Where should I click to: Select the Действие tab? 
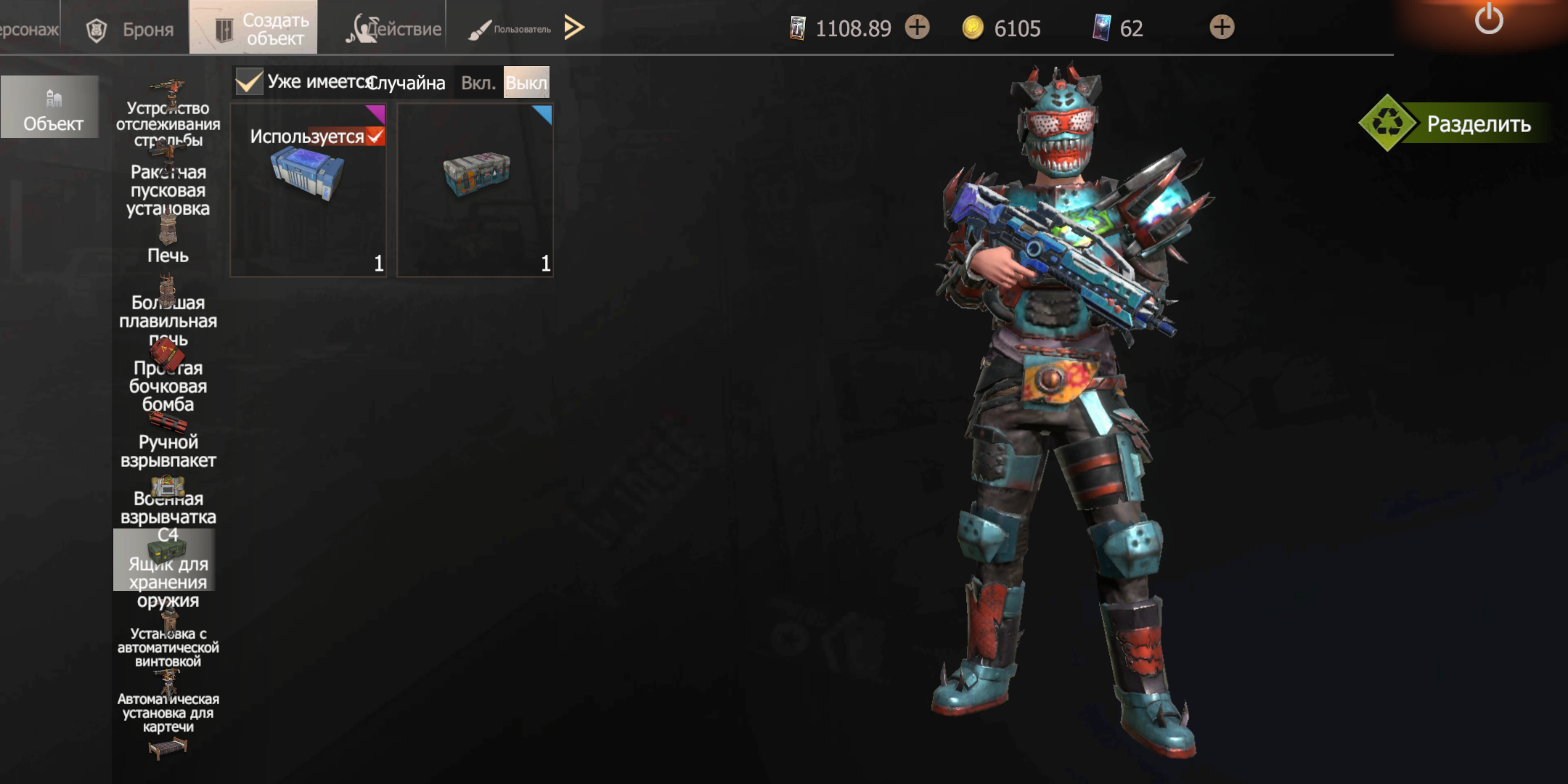click(x=395, y=29)
